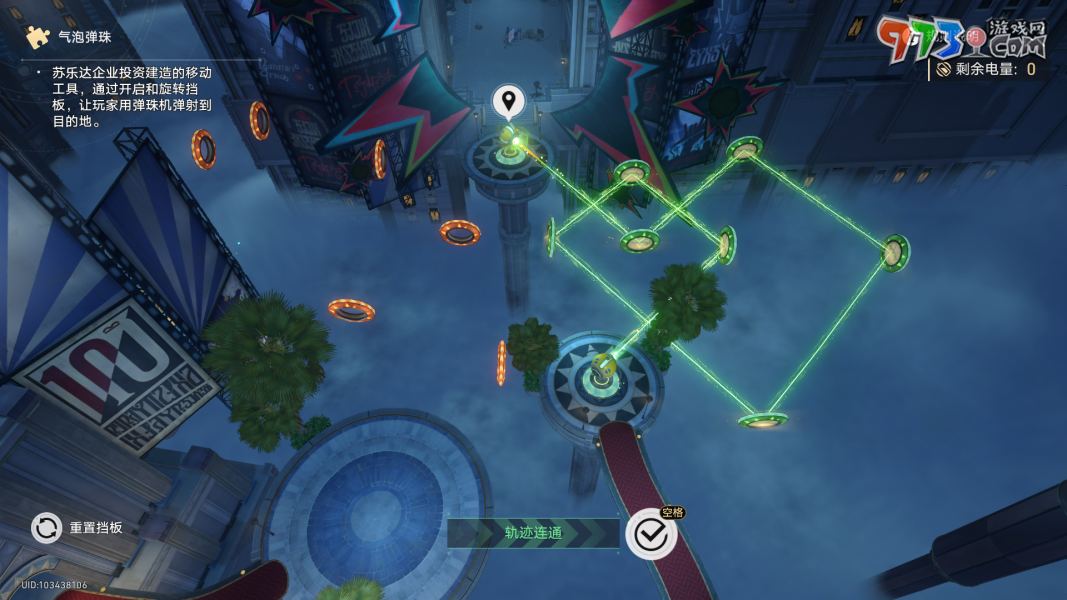
Task: Select the destination location pin marker
Action: [509, 101]
